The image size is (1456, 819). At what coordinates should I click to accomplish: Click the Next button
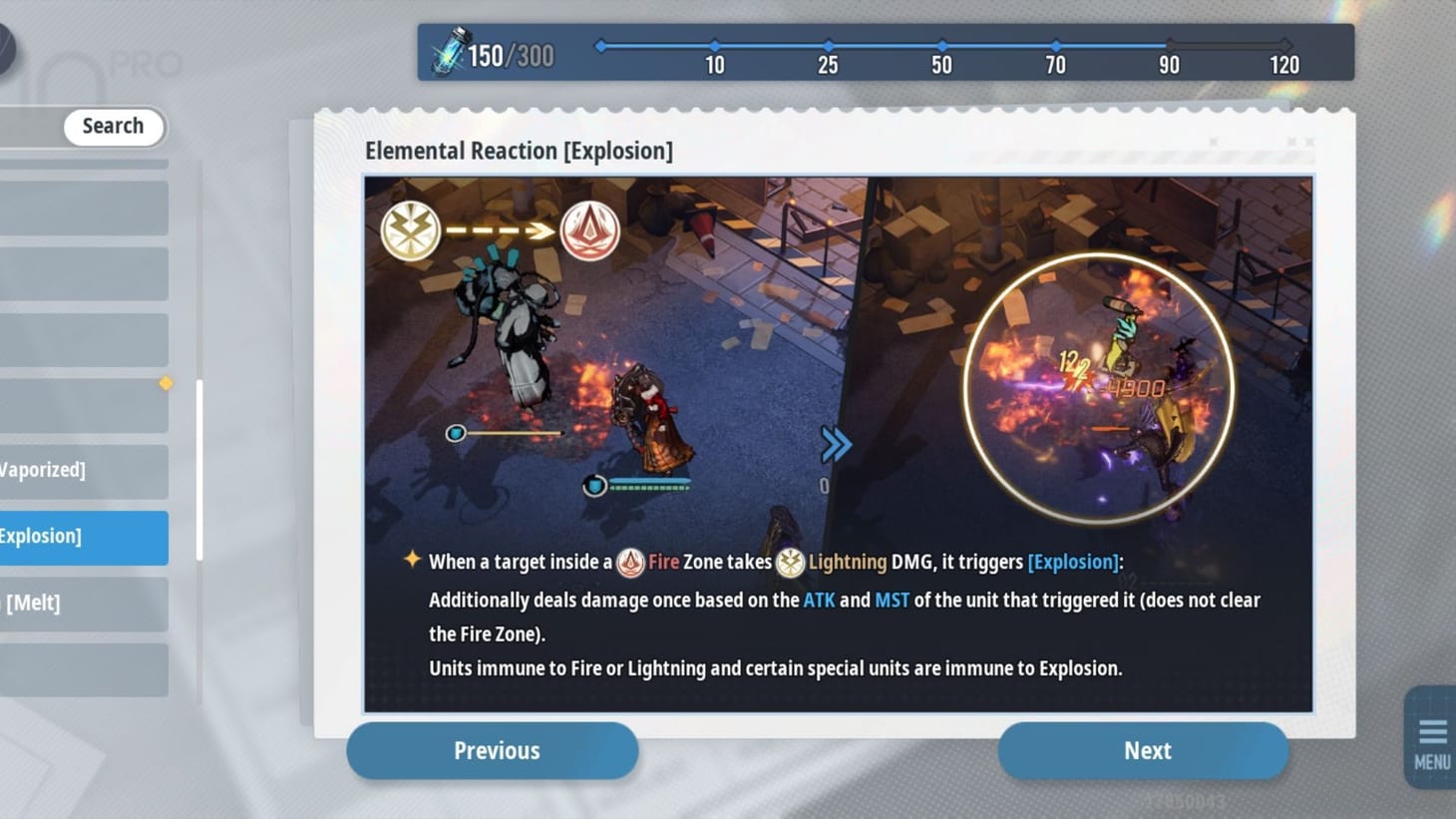pos(1146,750)
